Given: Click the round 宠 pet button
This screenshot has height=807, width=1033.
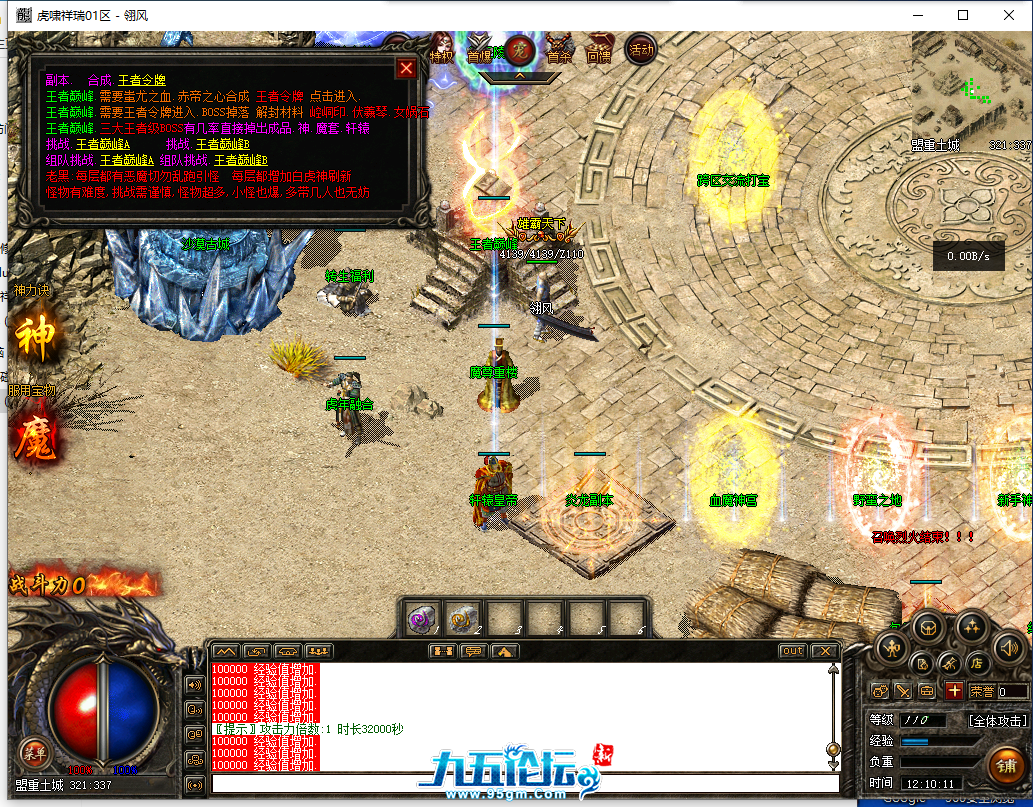Looking at the screenshot, I should 519,49.
